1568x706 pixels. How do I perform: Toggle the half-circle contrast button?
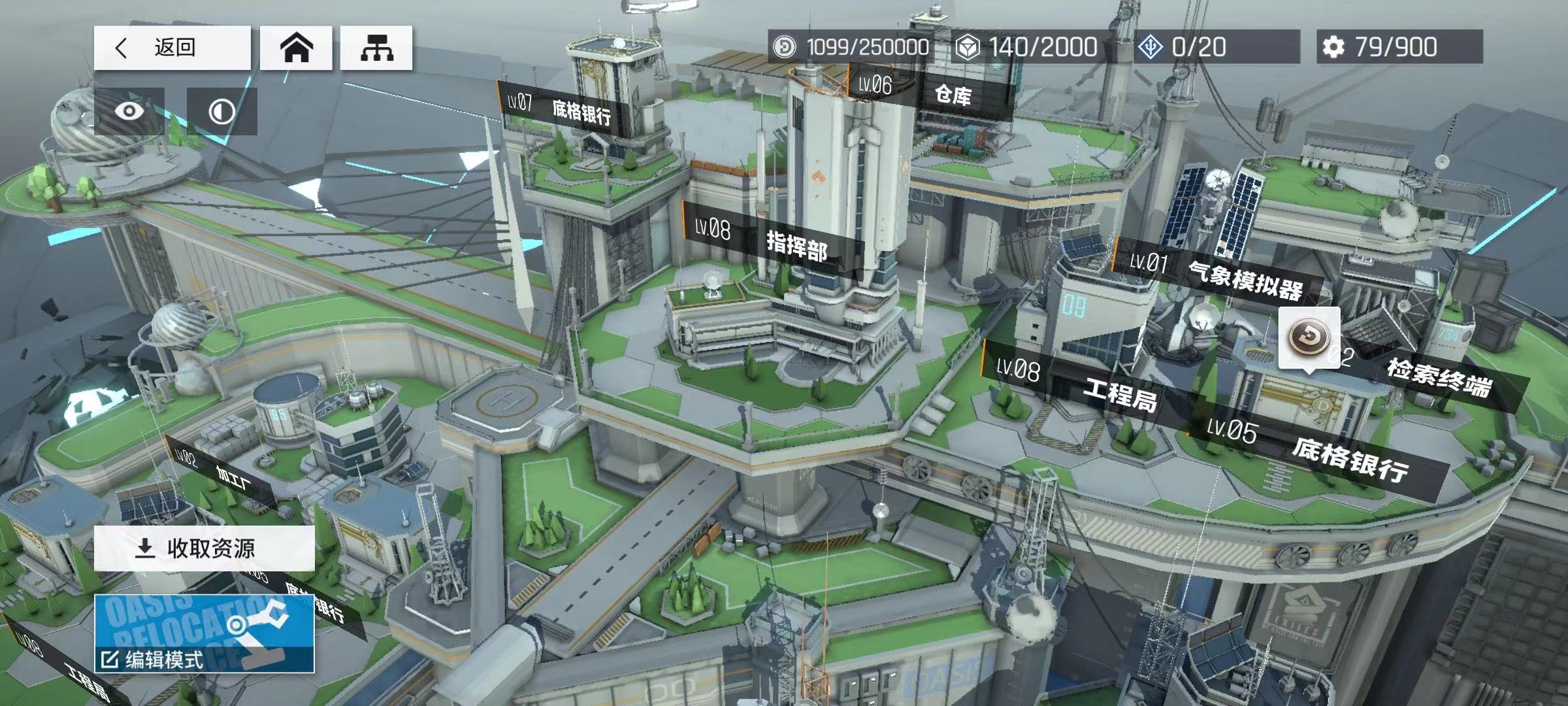tap(221, 111)
